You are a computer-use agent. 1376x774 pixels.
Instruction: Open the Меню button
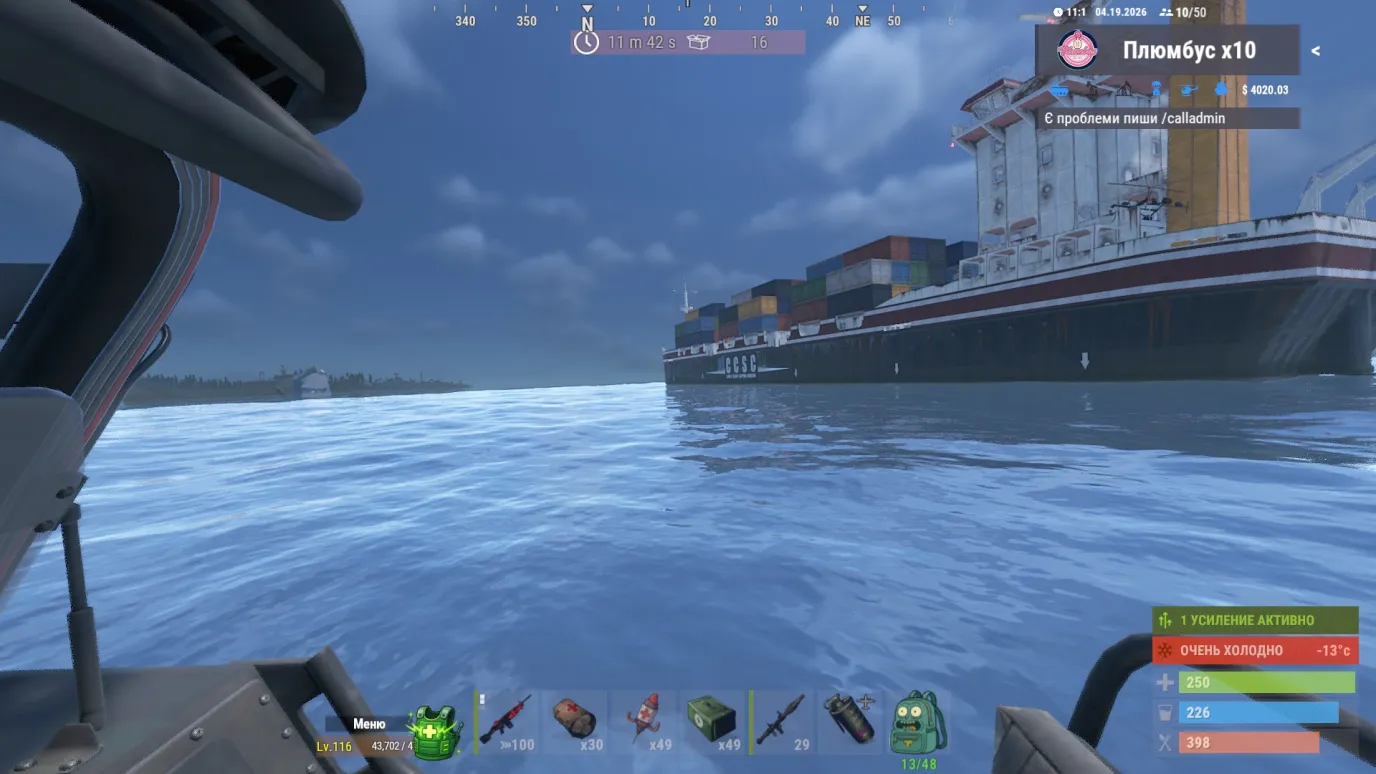[369, 724]
